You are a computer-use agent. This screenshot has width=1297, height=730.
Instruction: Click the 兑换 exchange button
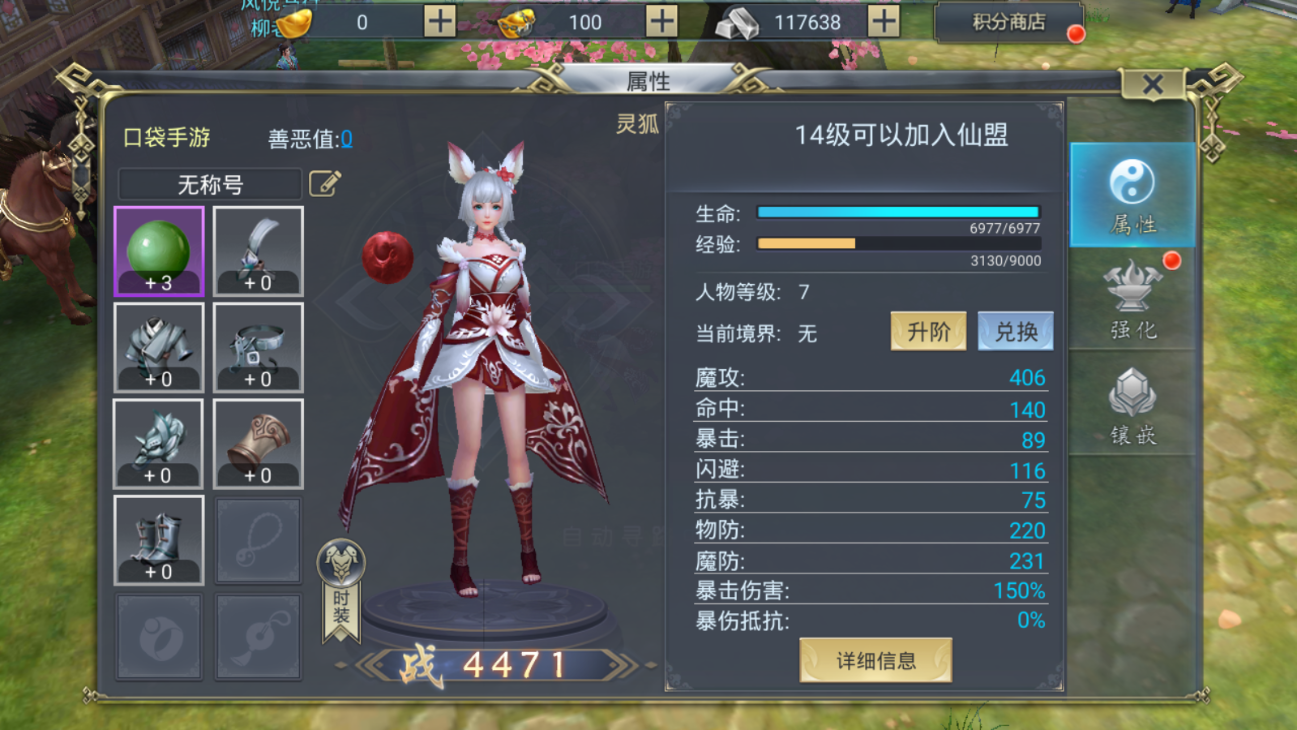click(1015, 331)
